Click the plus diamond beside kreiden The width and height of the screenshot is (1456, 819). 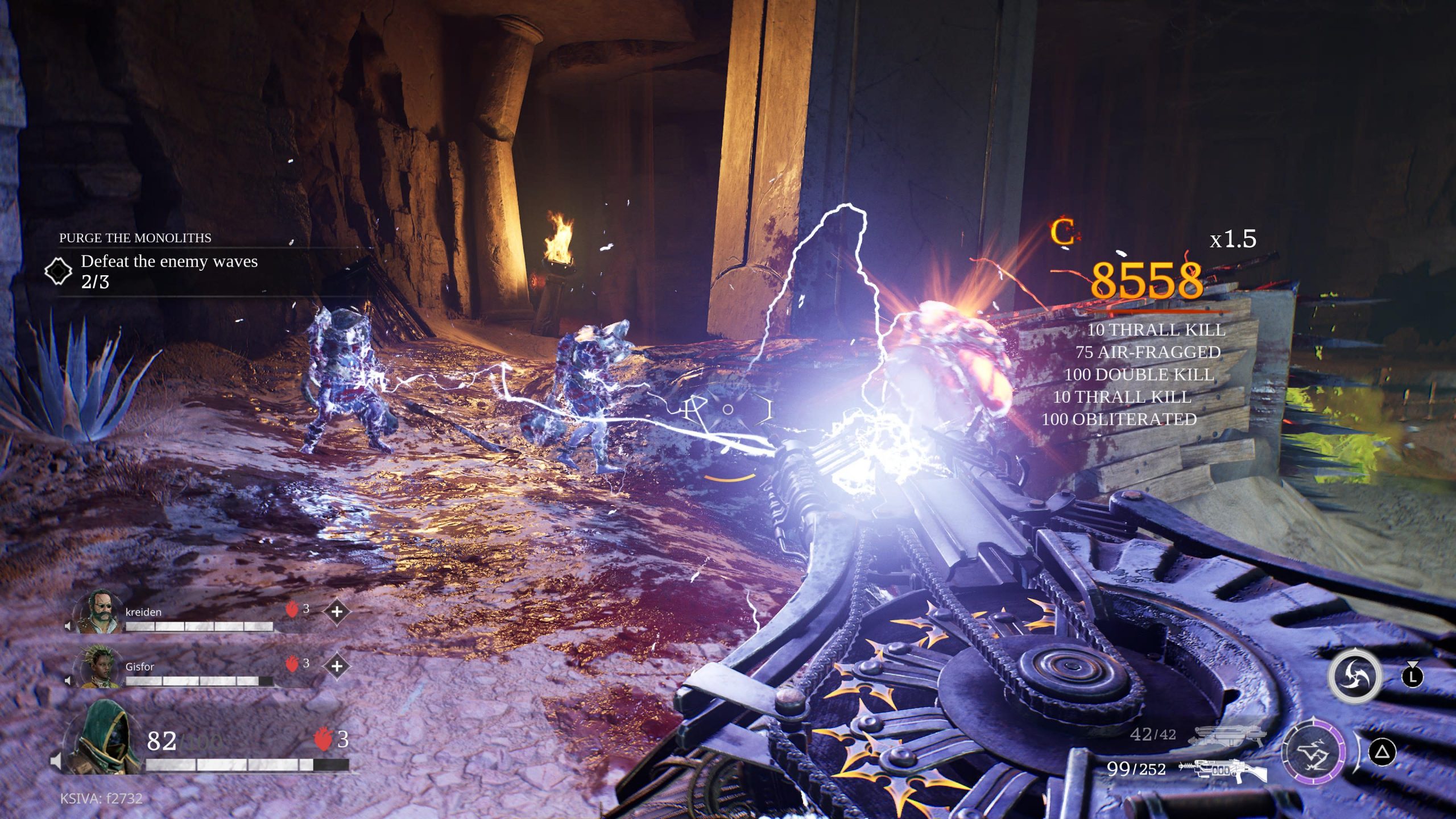(337, 612)
